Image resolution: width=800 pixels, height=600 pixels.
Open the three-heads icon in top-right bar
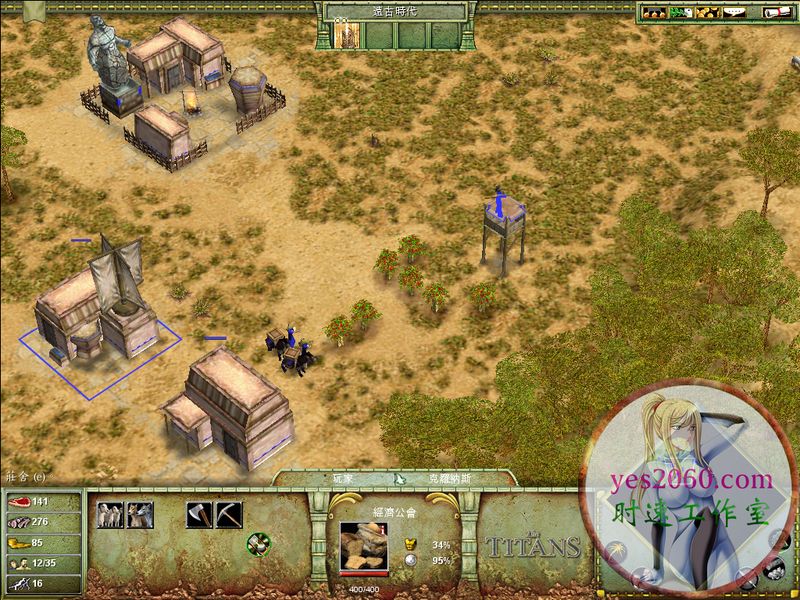pyautogui.click(x=653, y=13)
